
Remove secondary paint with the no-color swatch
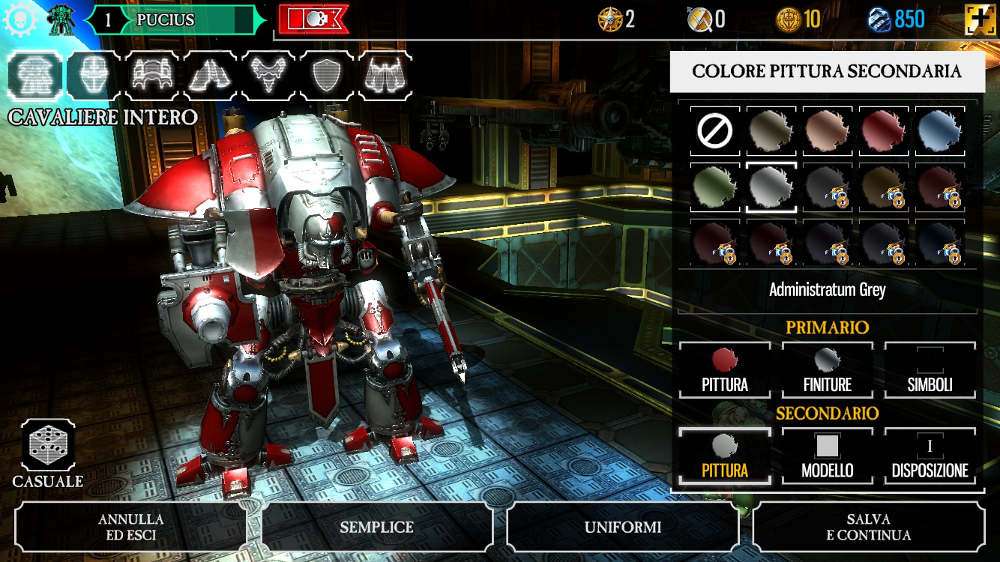(715, 129)
